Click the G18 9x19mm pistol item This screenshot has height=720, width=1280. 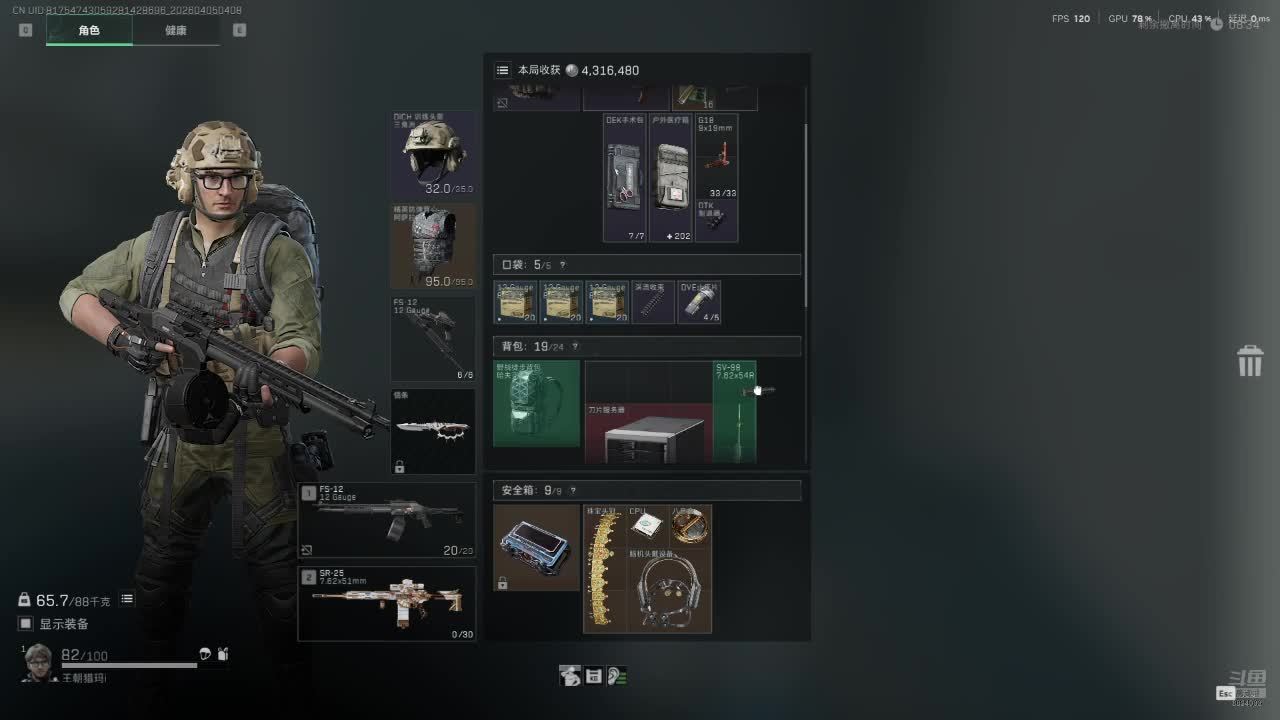click(716, 156)
